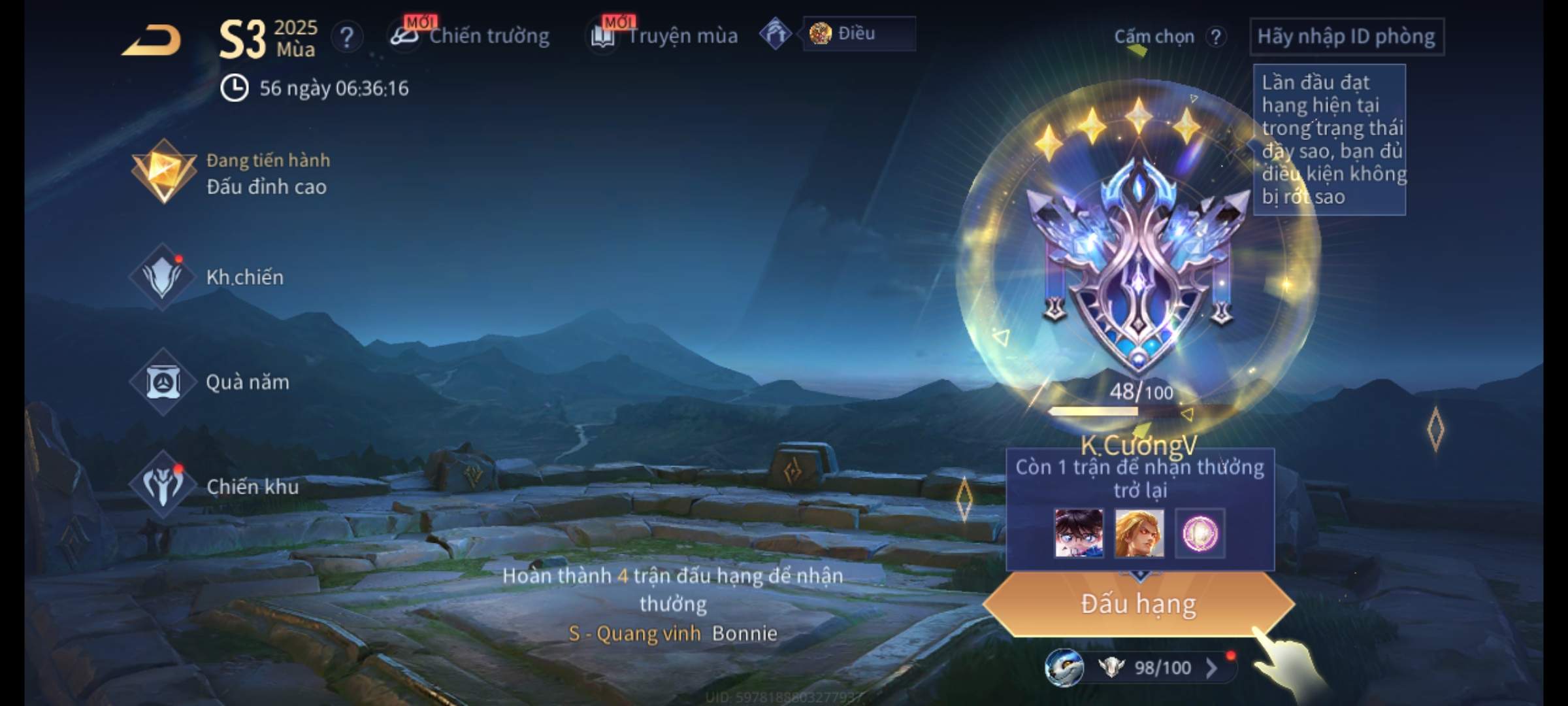1568x706 pixels.
Task: View the purple orb reward item
Action: coord(1200,533)
